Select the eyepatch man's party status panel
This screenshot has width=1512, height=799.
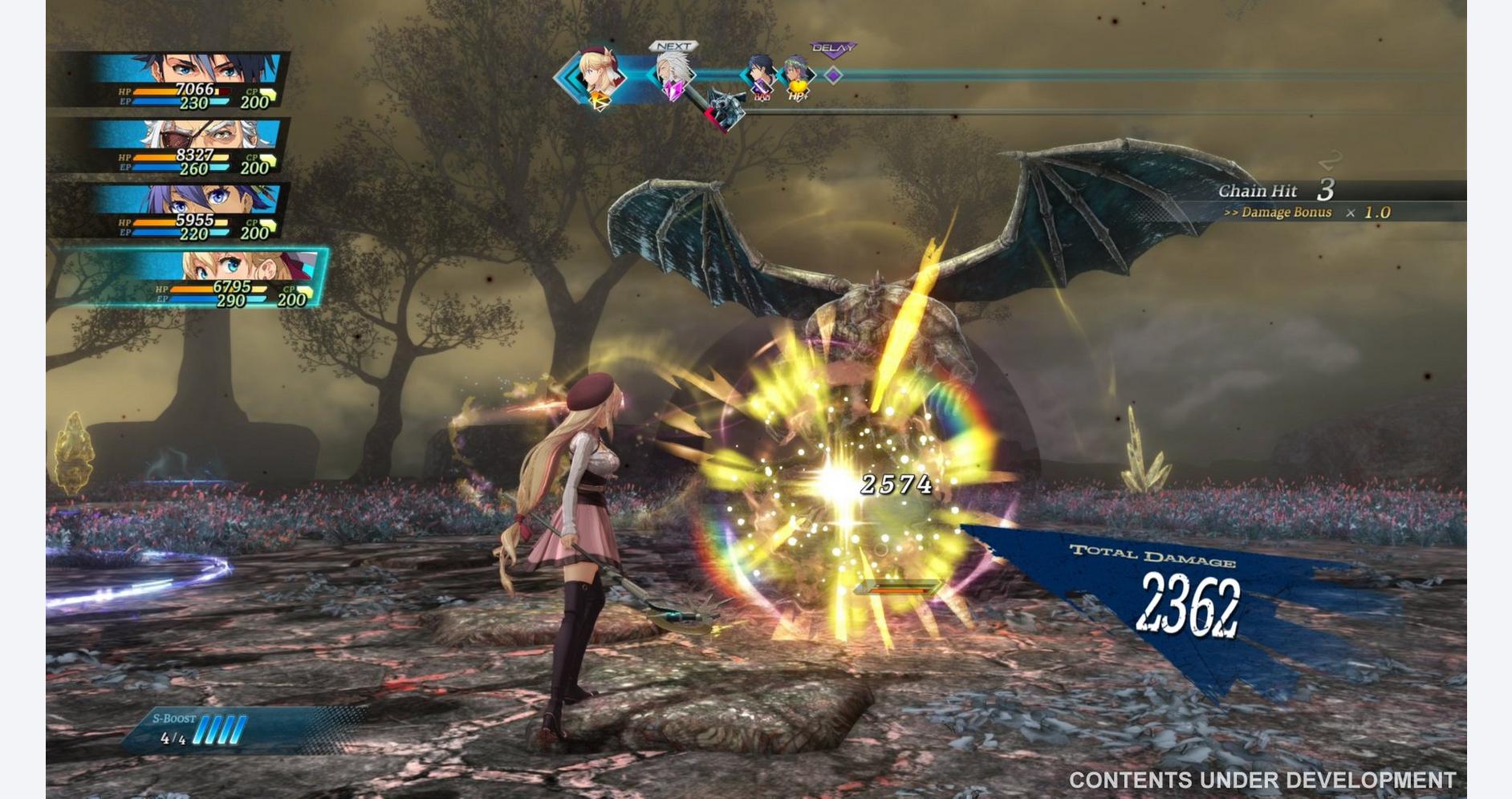pyautogui.click(x=189, y=146)
